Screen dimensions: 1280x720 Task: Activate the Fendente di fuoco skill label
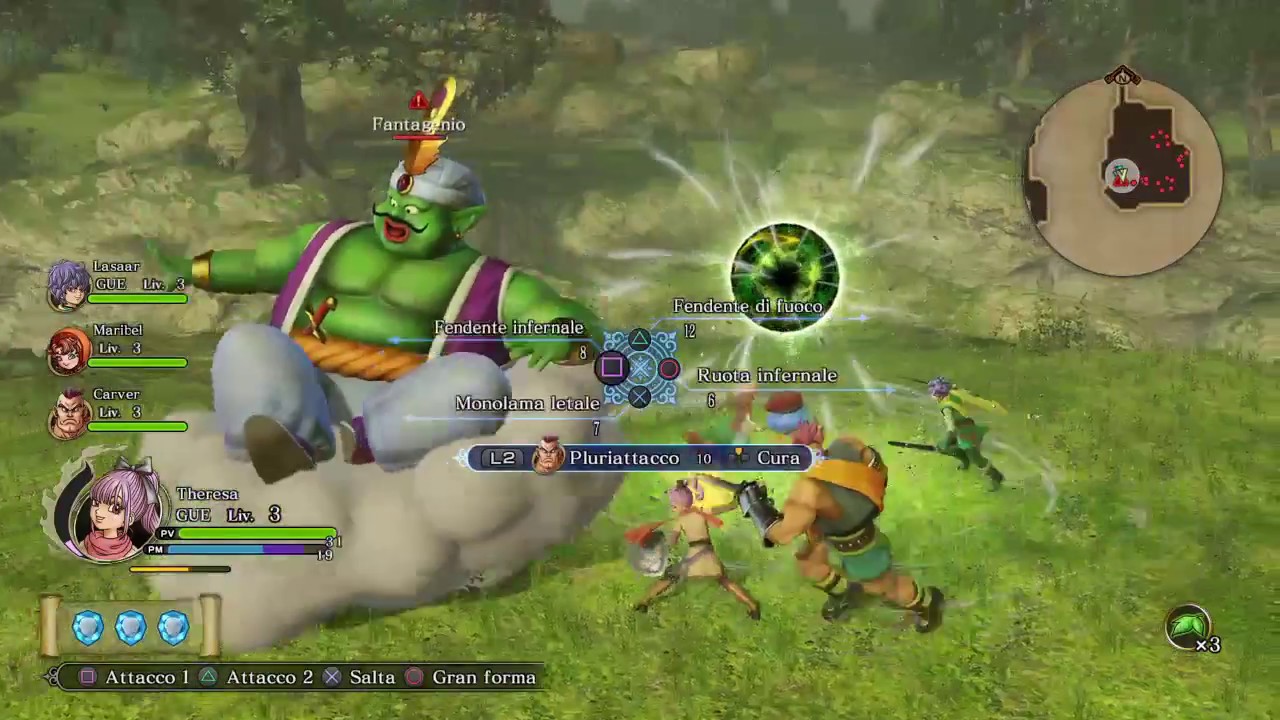pyautogui.click(x=749, y=306)
